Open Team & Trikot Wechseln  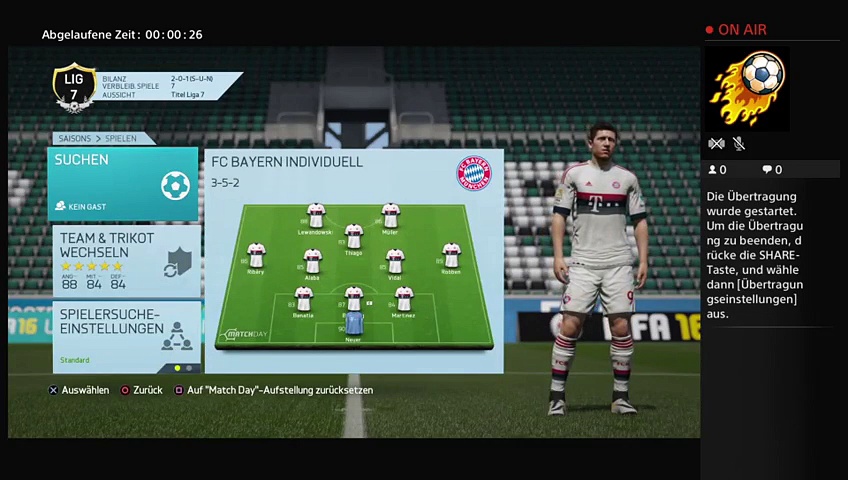pos(123,260)
